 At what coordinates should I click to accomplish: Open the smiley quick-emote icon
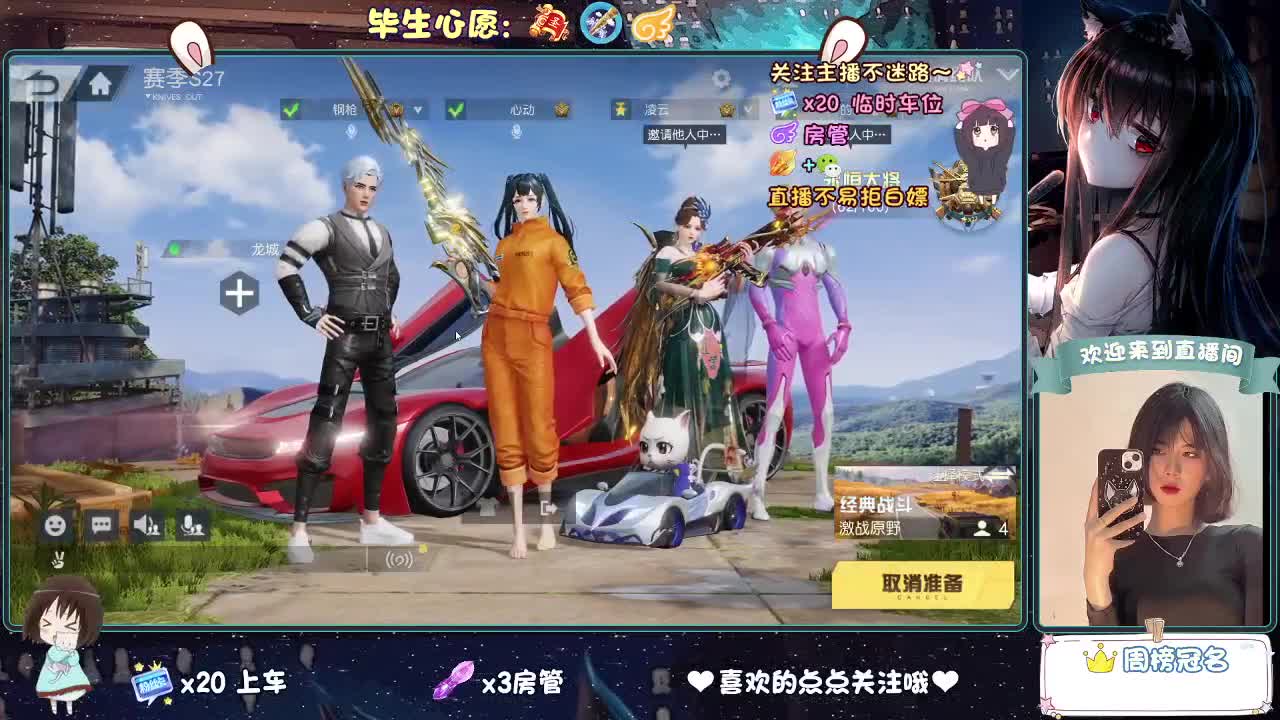[55, 524]
